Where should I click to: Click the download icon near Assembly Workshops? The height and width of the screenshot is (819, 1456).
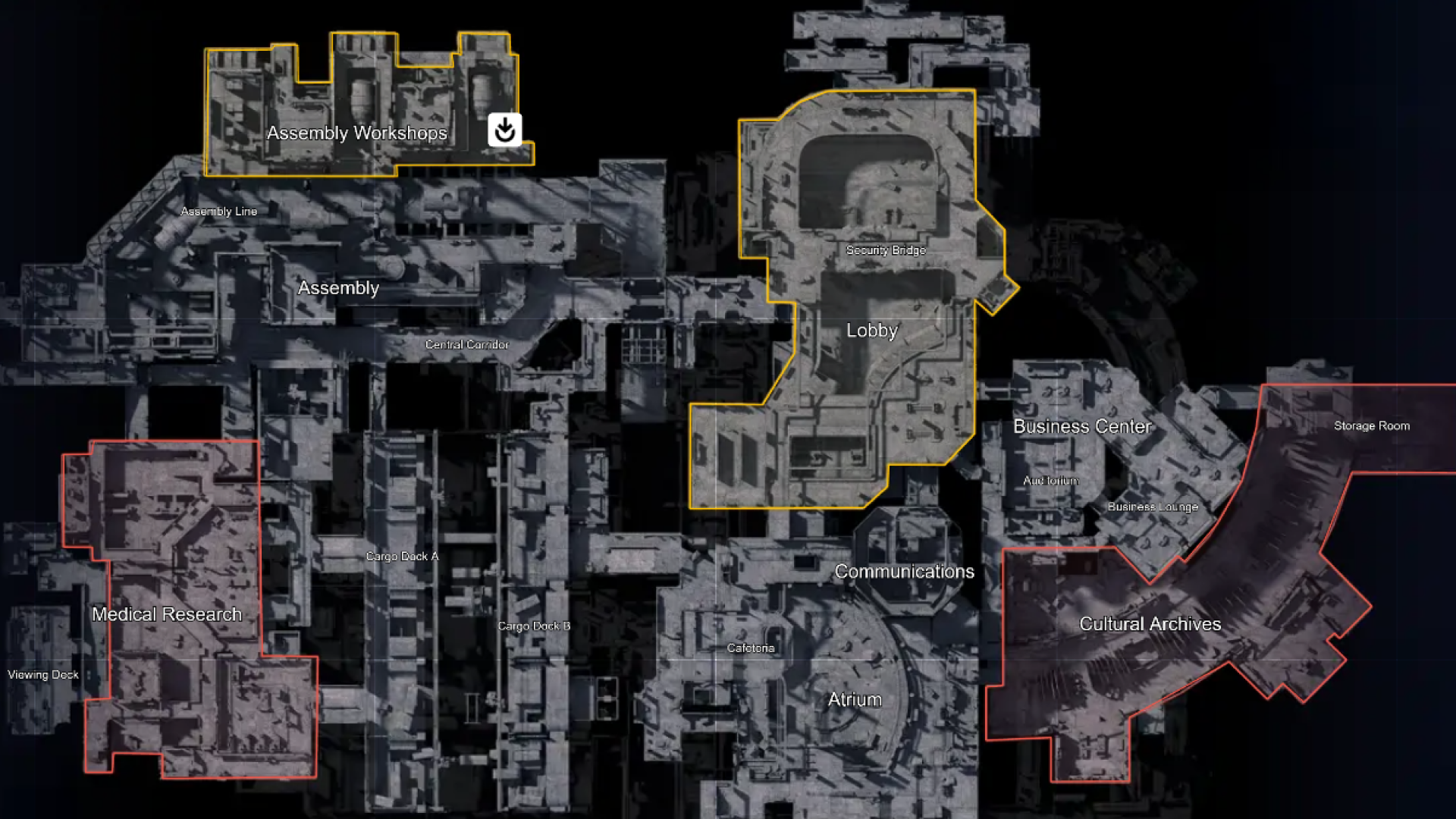pos(504,130)
